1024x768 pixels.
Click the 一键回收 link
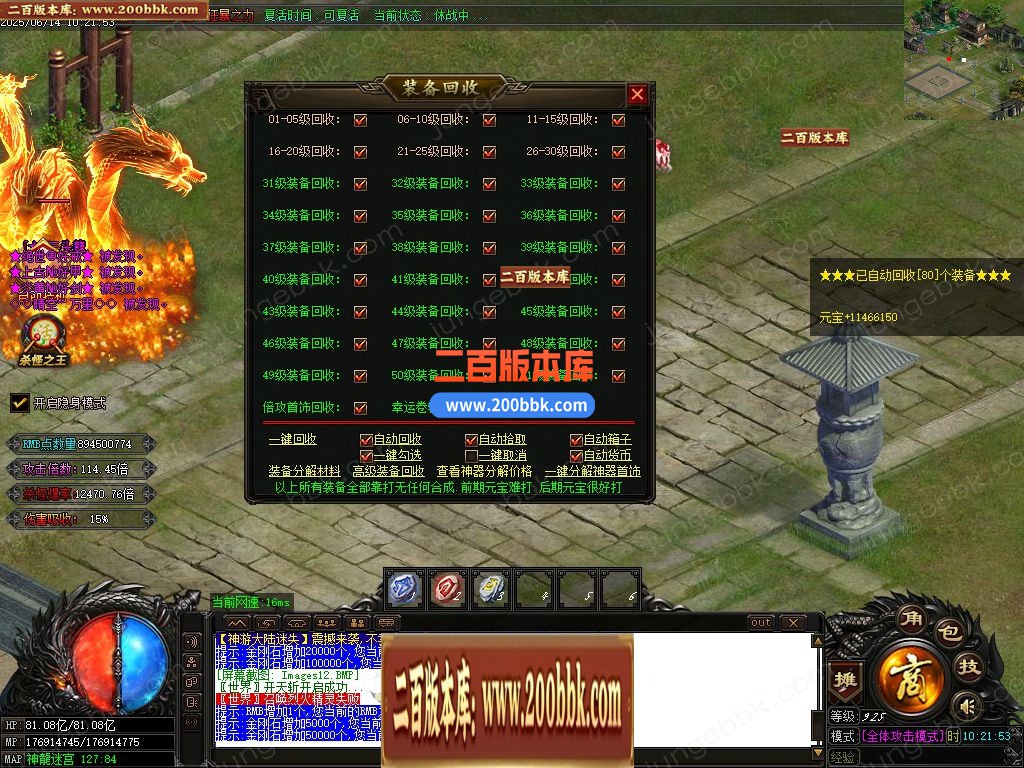click(292, 439)
